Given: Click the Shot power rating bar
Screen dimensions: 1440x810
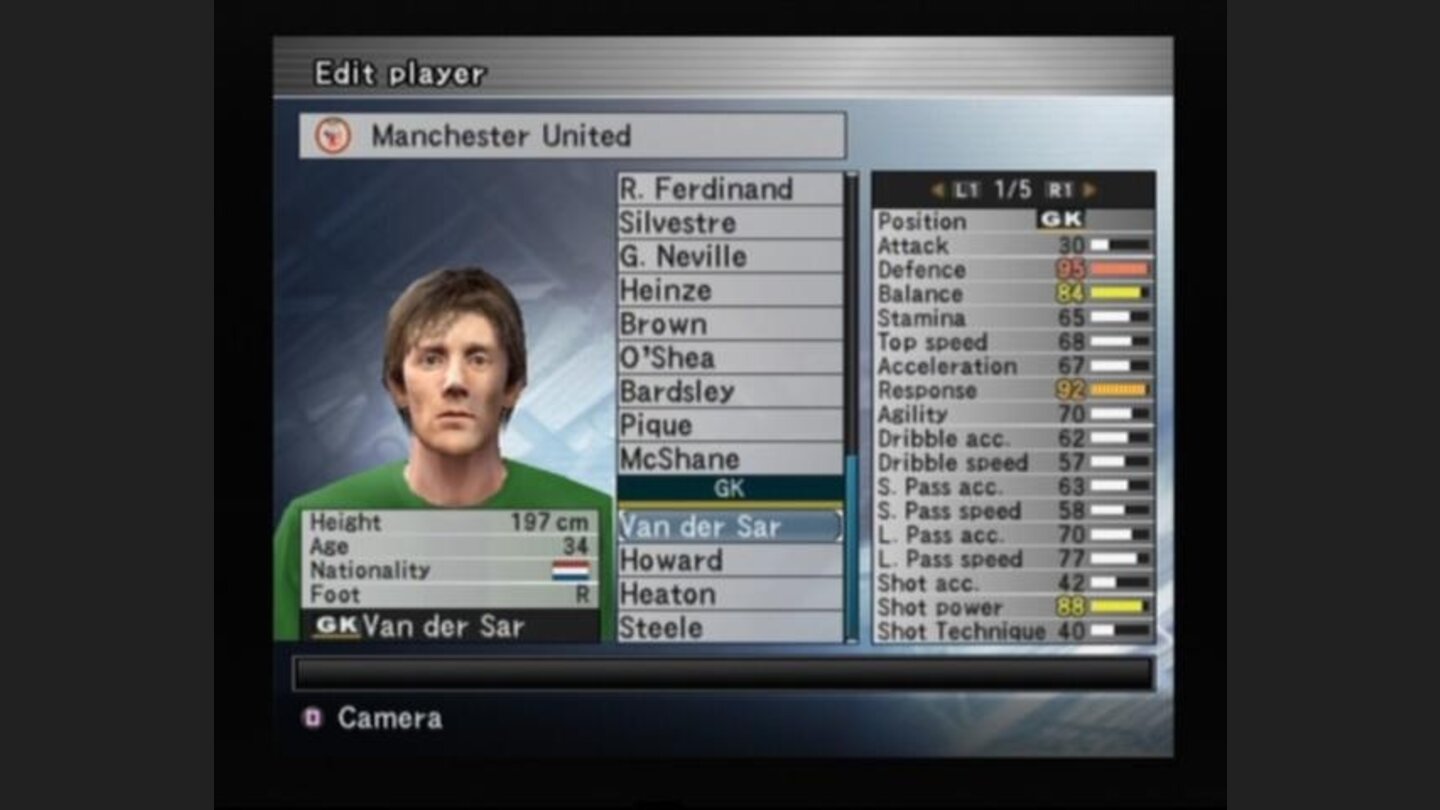Looking at the screenshot, I should [1120, 607].
